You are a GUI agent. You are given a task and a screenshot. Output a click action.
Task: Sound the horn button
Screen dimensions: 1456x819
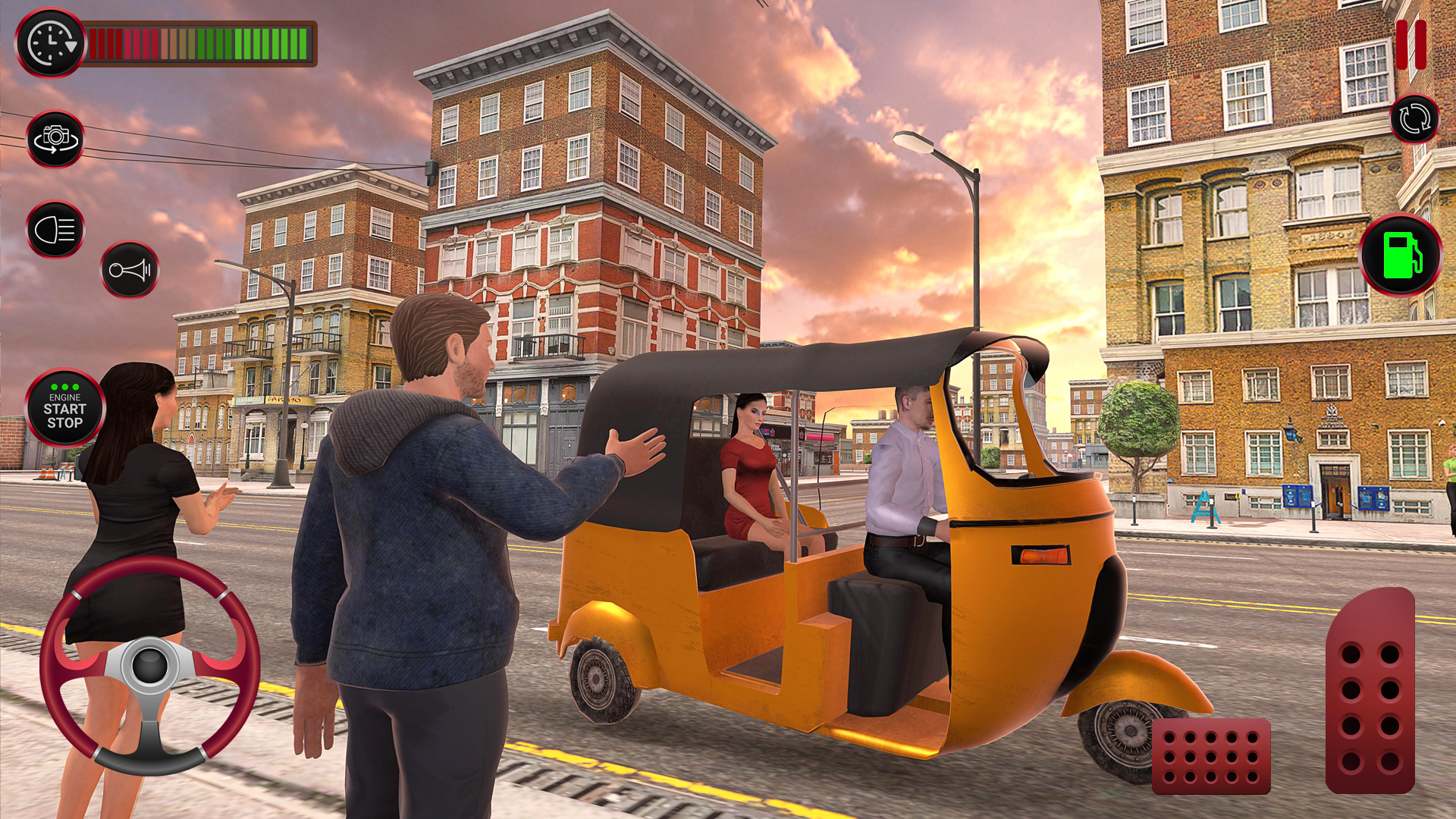130,270
